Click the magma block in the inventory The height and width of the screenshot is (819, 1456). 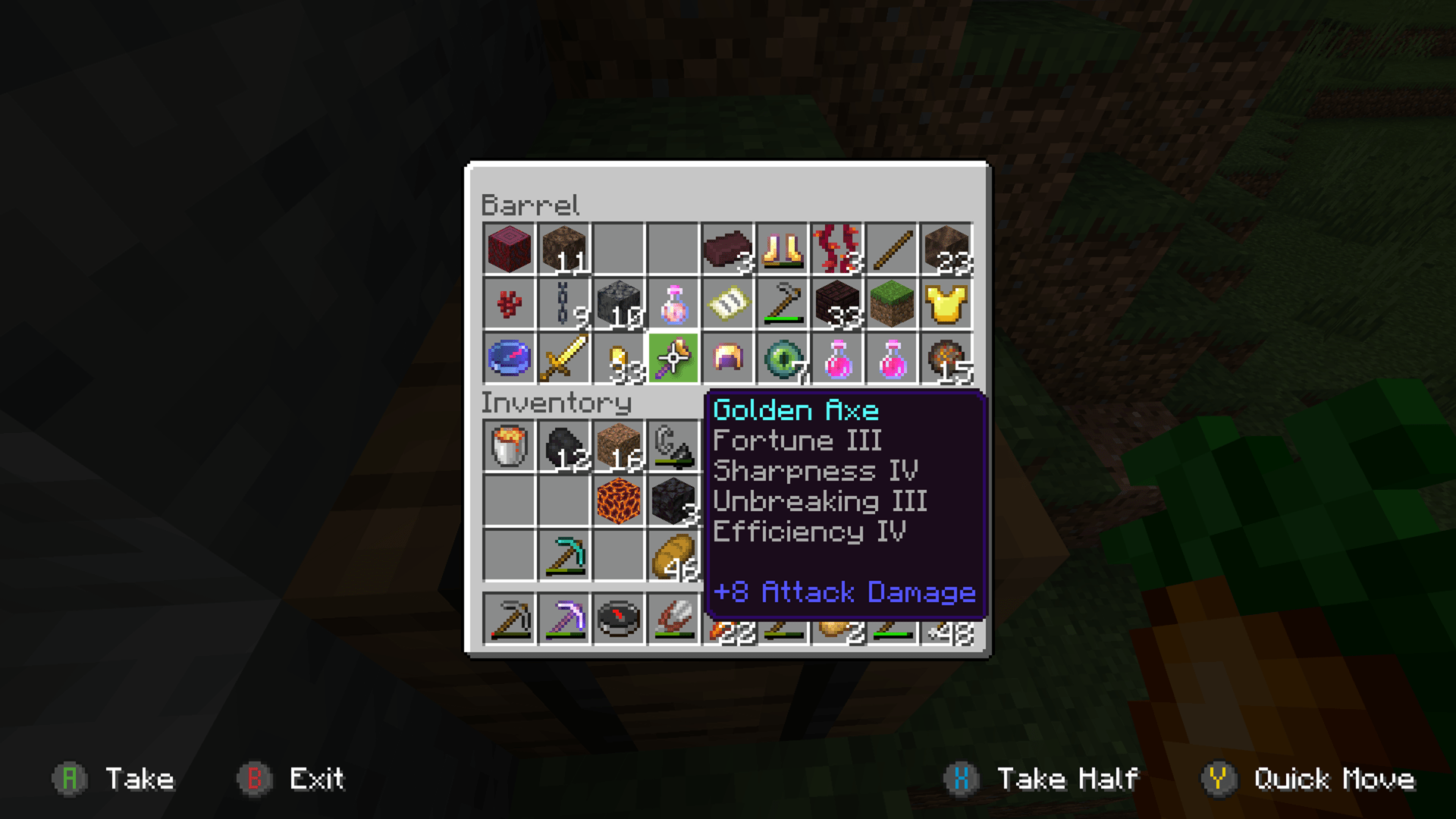click(x=617, y=500)
